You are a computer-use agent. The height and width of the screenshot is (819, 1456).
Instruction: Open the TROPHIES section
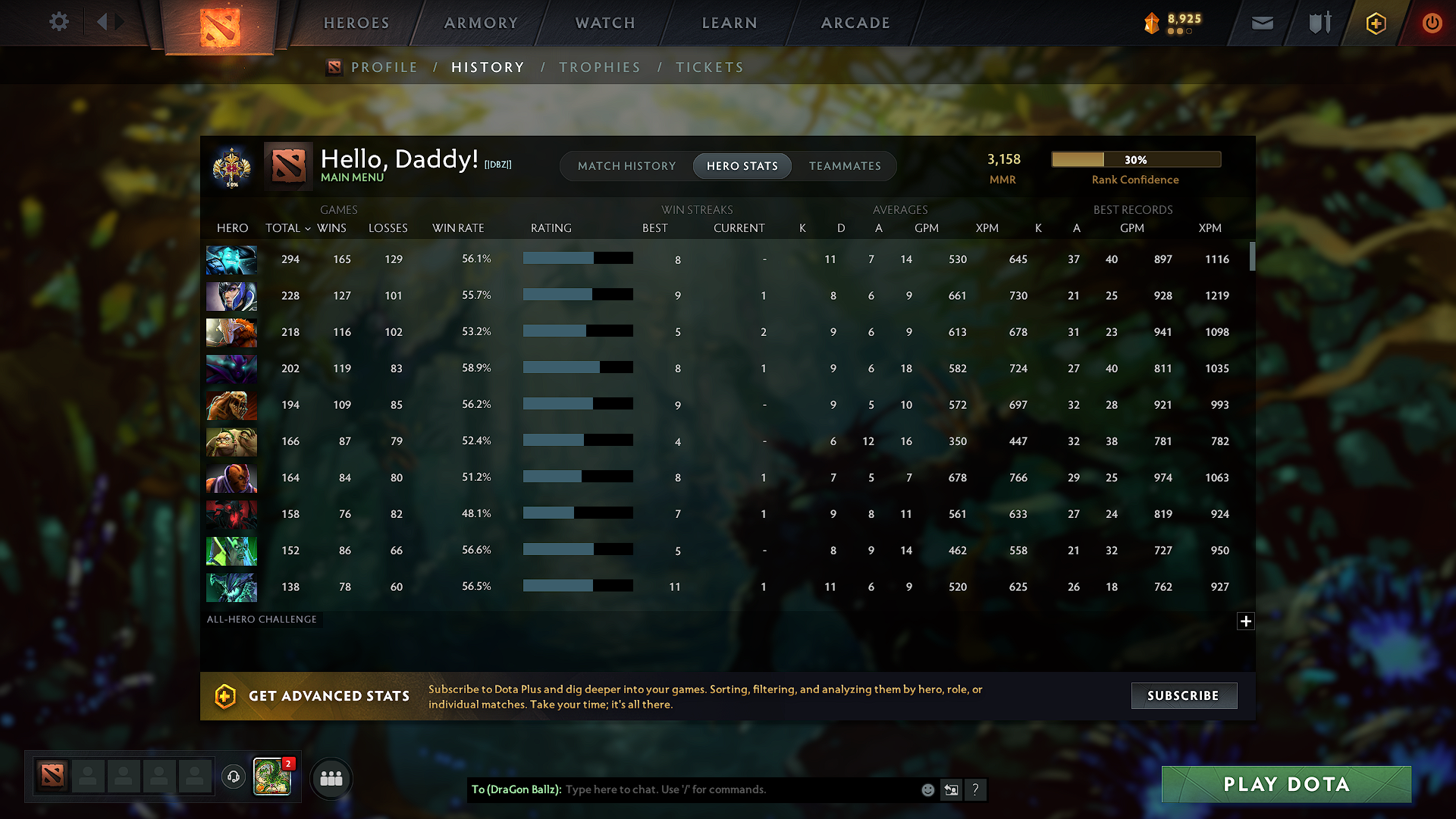pyautogui.click(x=599, y=67)
